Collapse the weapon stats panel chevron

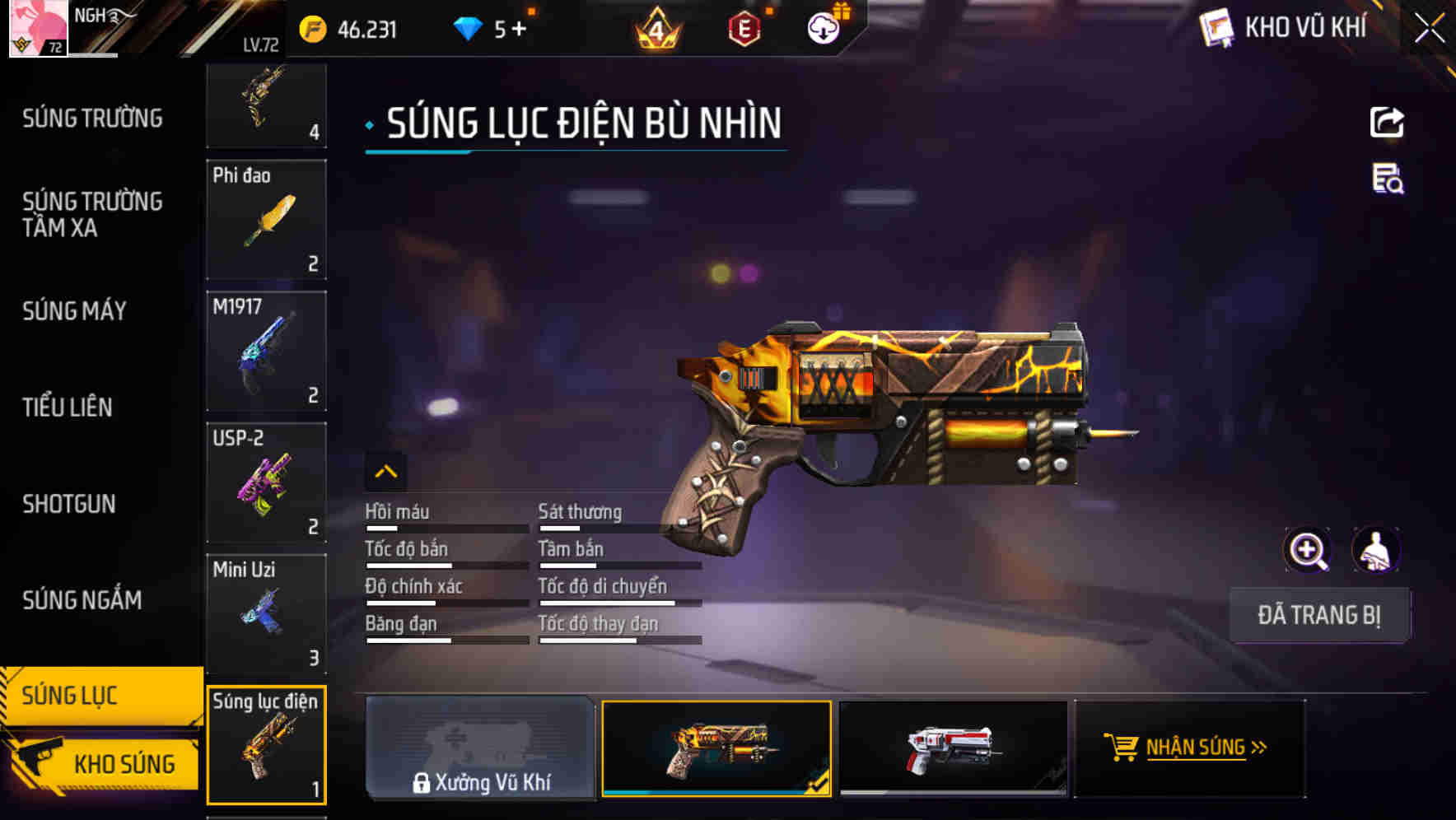(385, 472)
